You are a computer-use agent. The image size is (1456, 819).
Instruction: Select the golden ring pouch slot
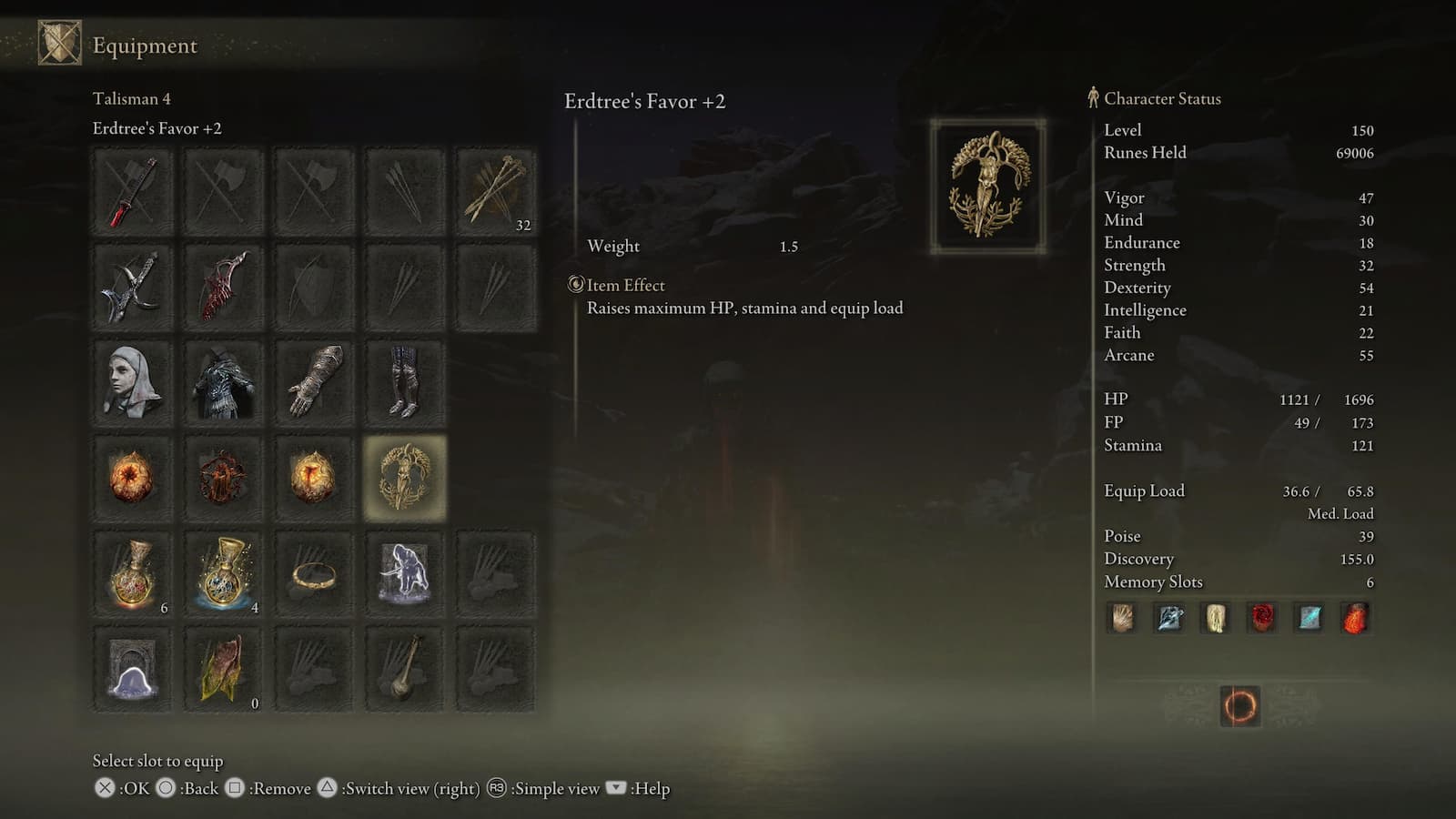[x=314, y=573]
